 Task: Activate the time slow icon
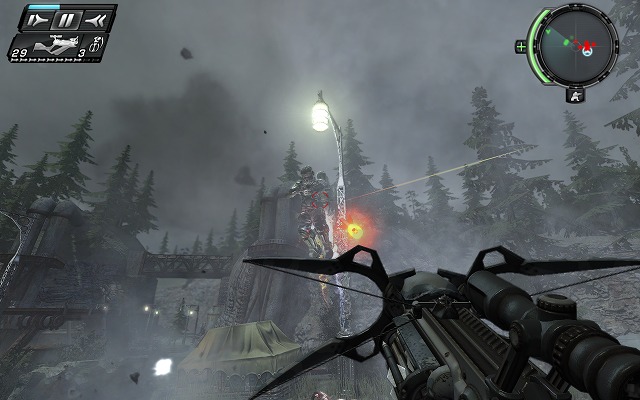tap(38, 19)
